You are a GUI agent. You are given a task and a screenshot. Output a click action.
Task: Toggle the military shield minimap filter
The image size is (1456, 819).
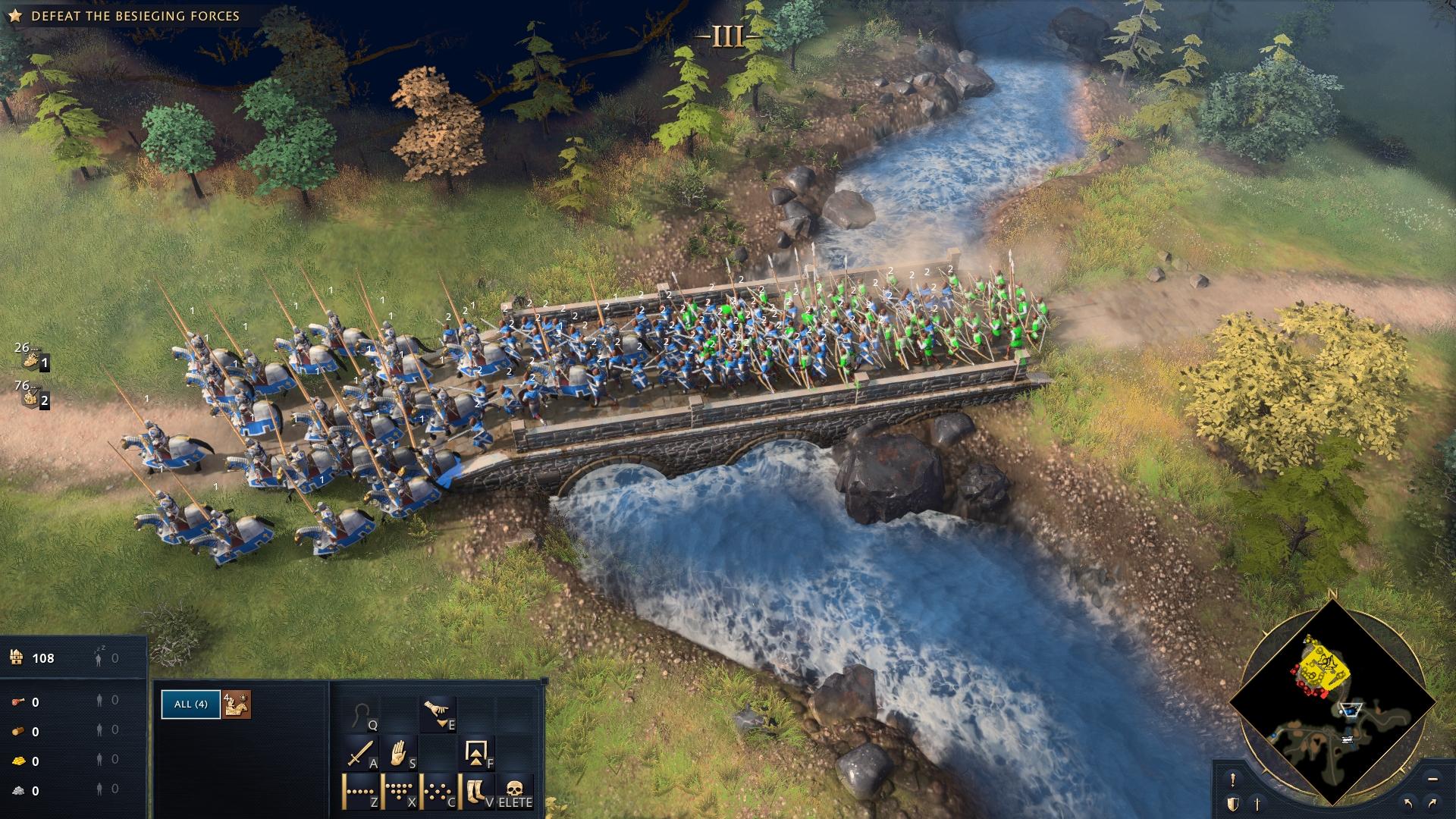(1232, 804)
